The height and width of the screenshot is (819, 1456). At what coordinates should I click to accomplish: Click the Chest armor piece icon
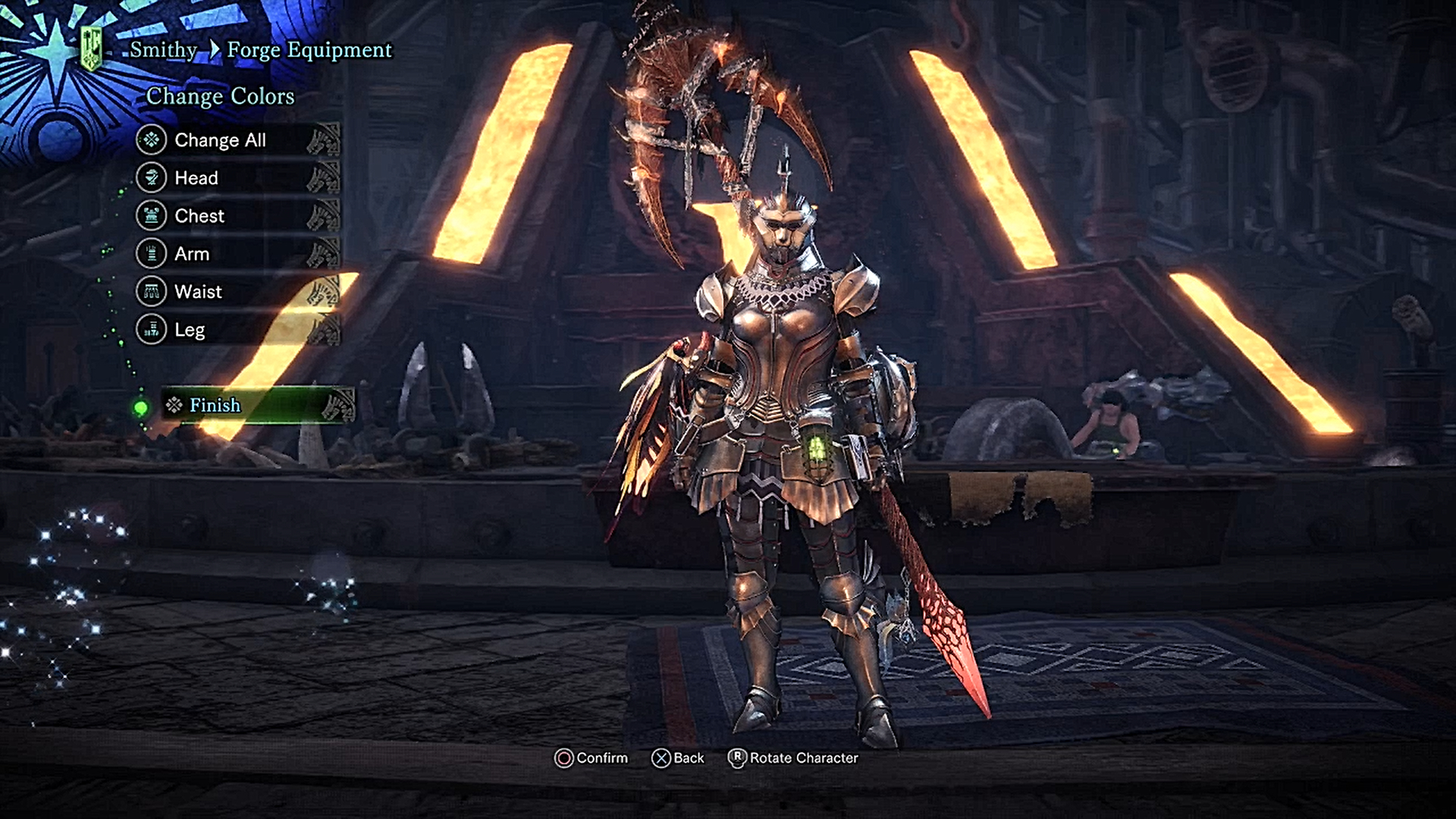(x=152, y=215)
